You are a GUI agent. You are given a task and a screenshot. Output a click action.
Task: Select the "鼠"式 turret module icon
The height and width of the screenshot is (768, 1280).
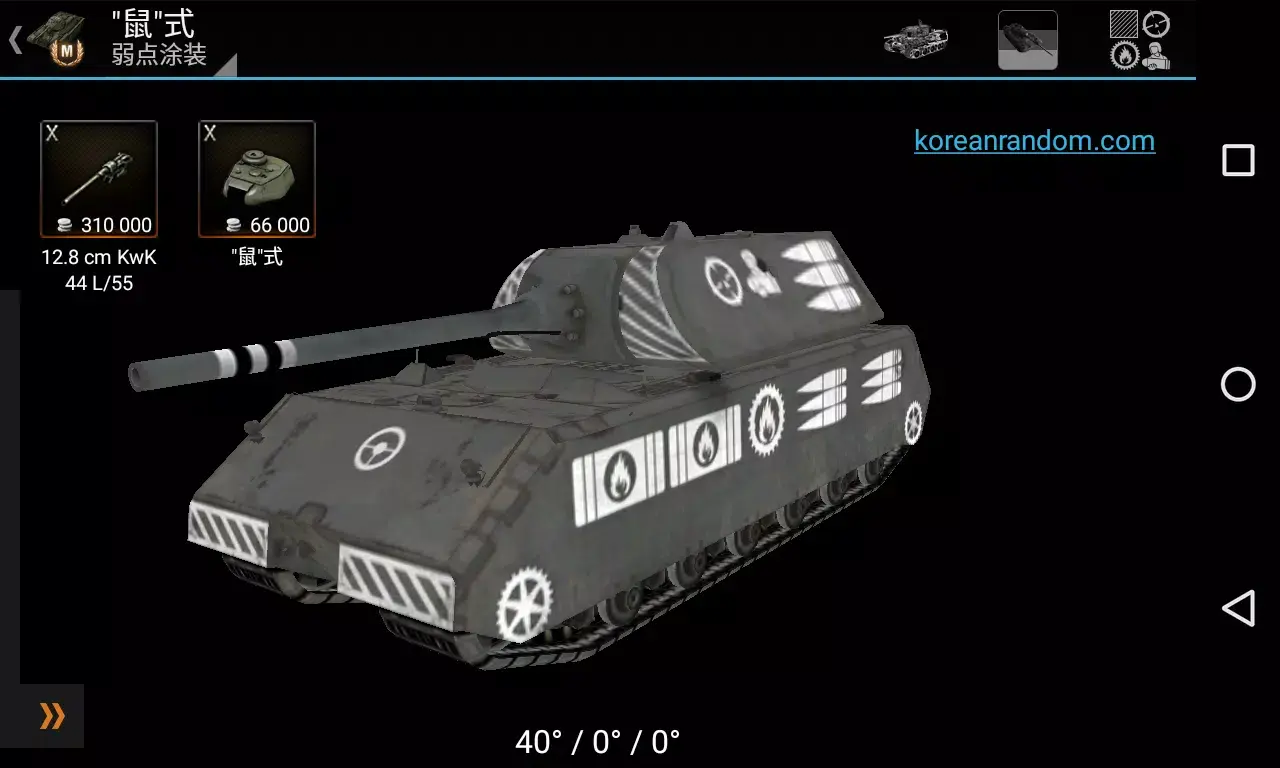(x=257, y=178)
